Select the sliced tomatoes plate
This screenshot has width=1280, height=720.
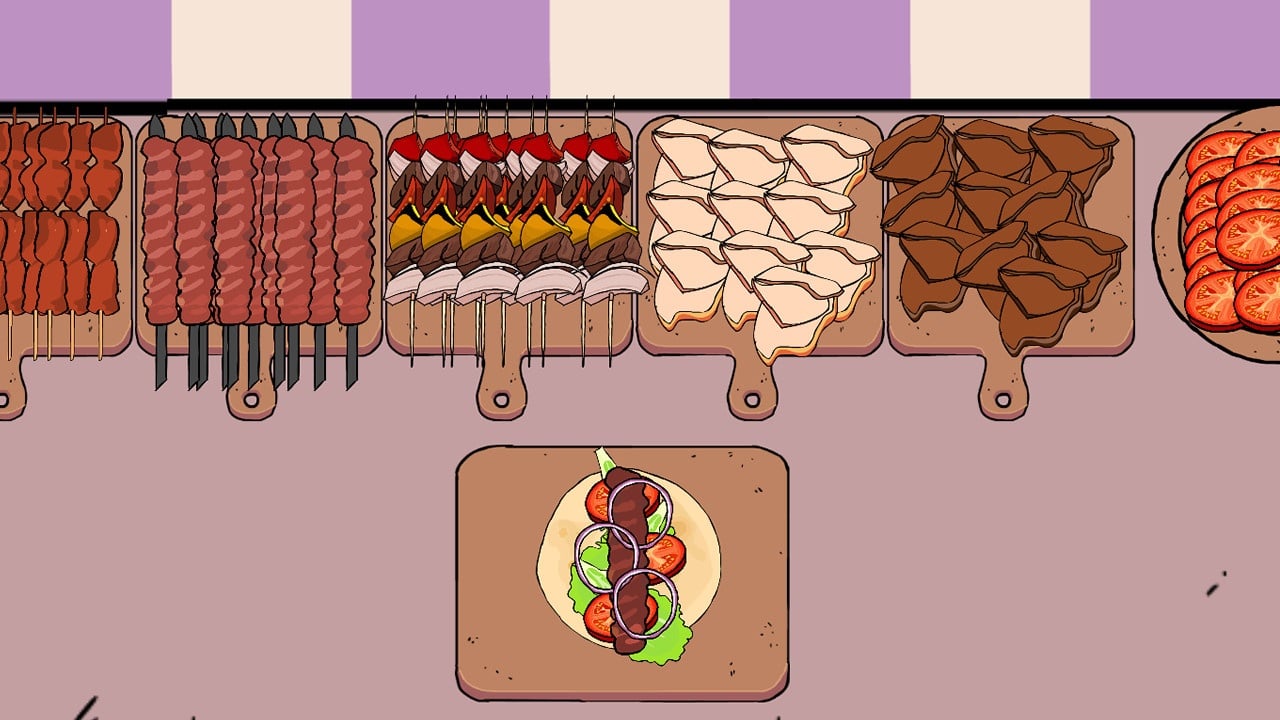pyautogui.click(x=1230, y=230)
